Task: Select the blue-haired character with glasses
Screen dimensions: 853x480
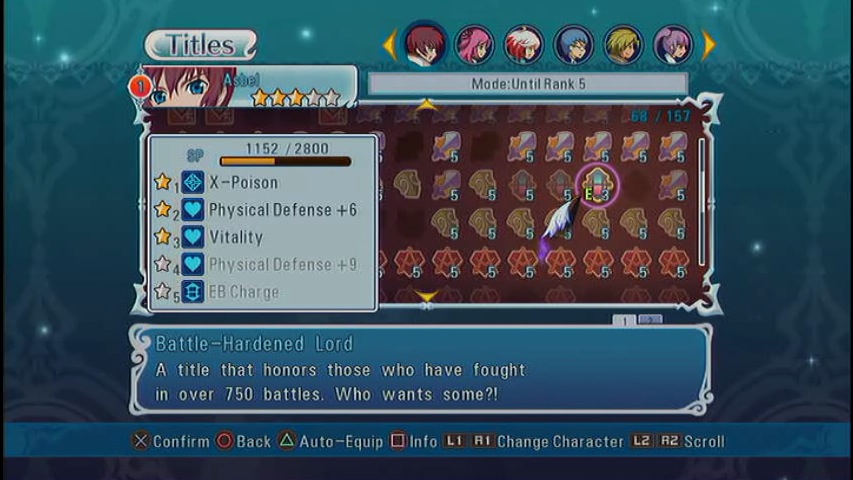Action: point(573,44)
